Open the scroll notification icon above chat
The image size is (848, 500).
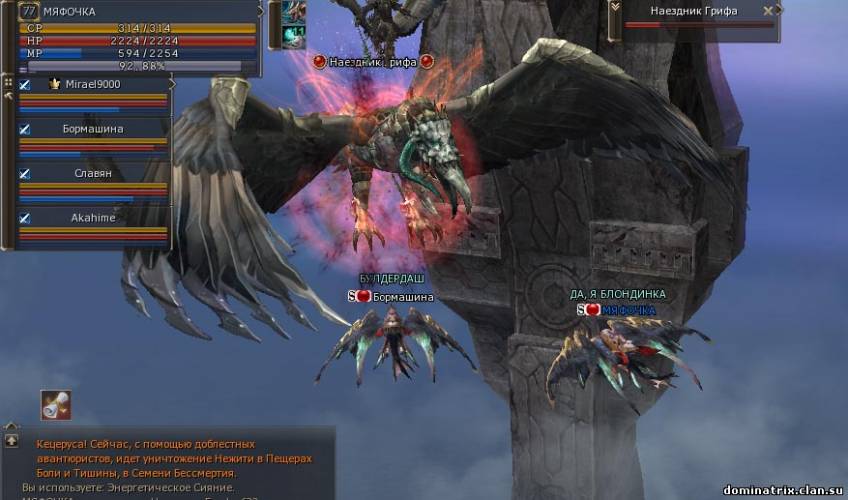[56, 404]
